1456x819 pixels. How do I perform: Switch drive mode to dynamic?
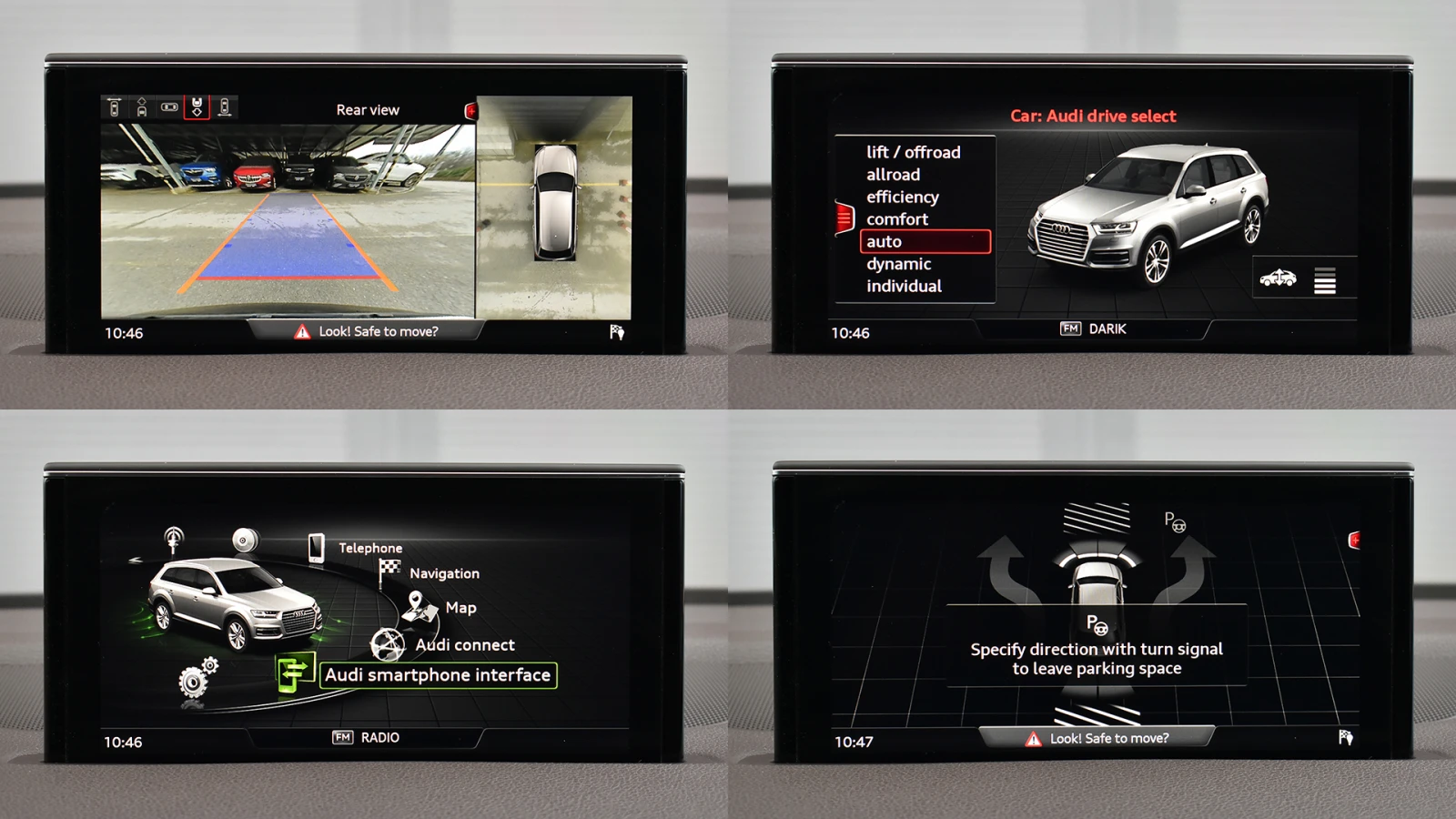click(x=898, y=264)
